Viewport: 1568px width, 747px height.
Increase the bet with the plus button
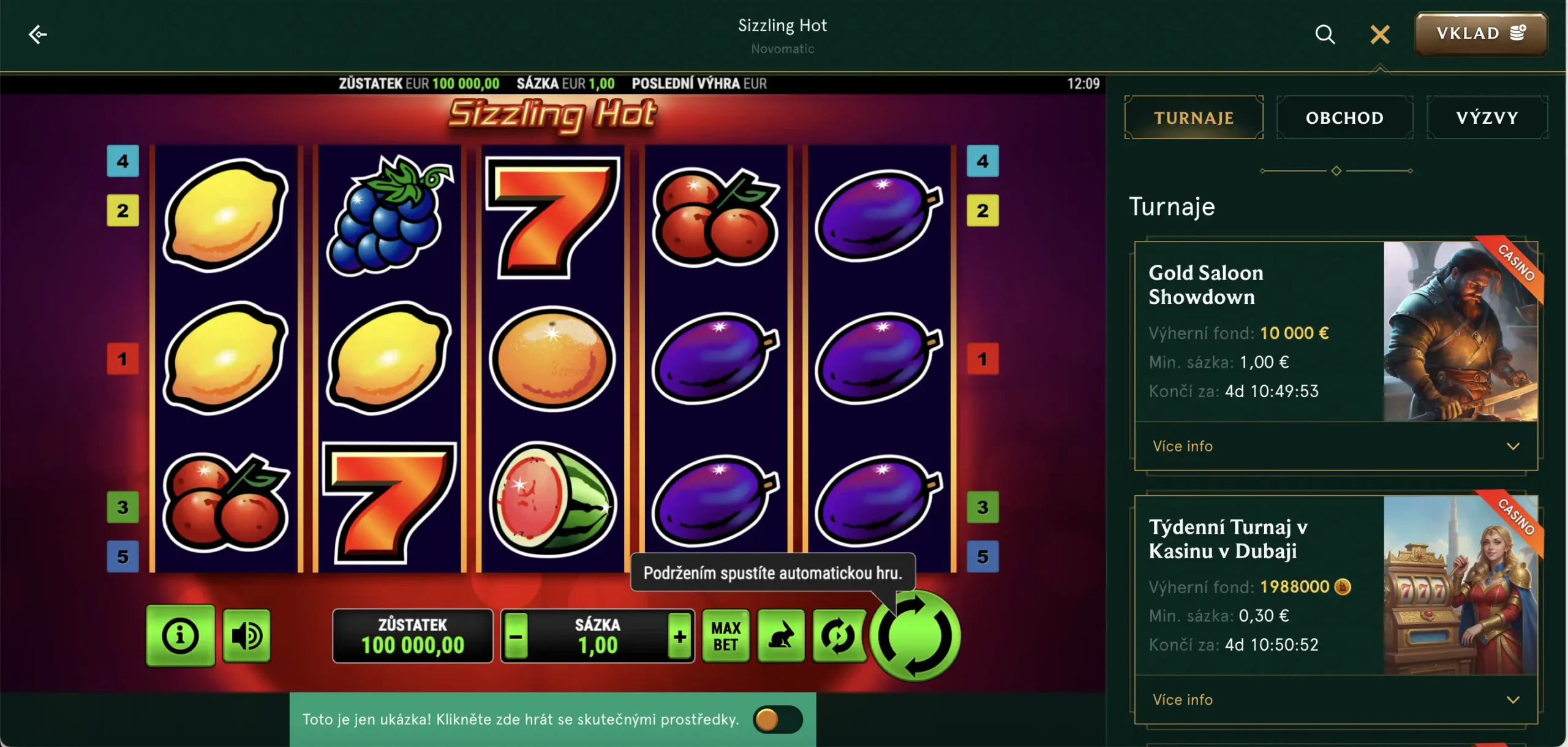(x=679, y=637)
